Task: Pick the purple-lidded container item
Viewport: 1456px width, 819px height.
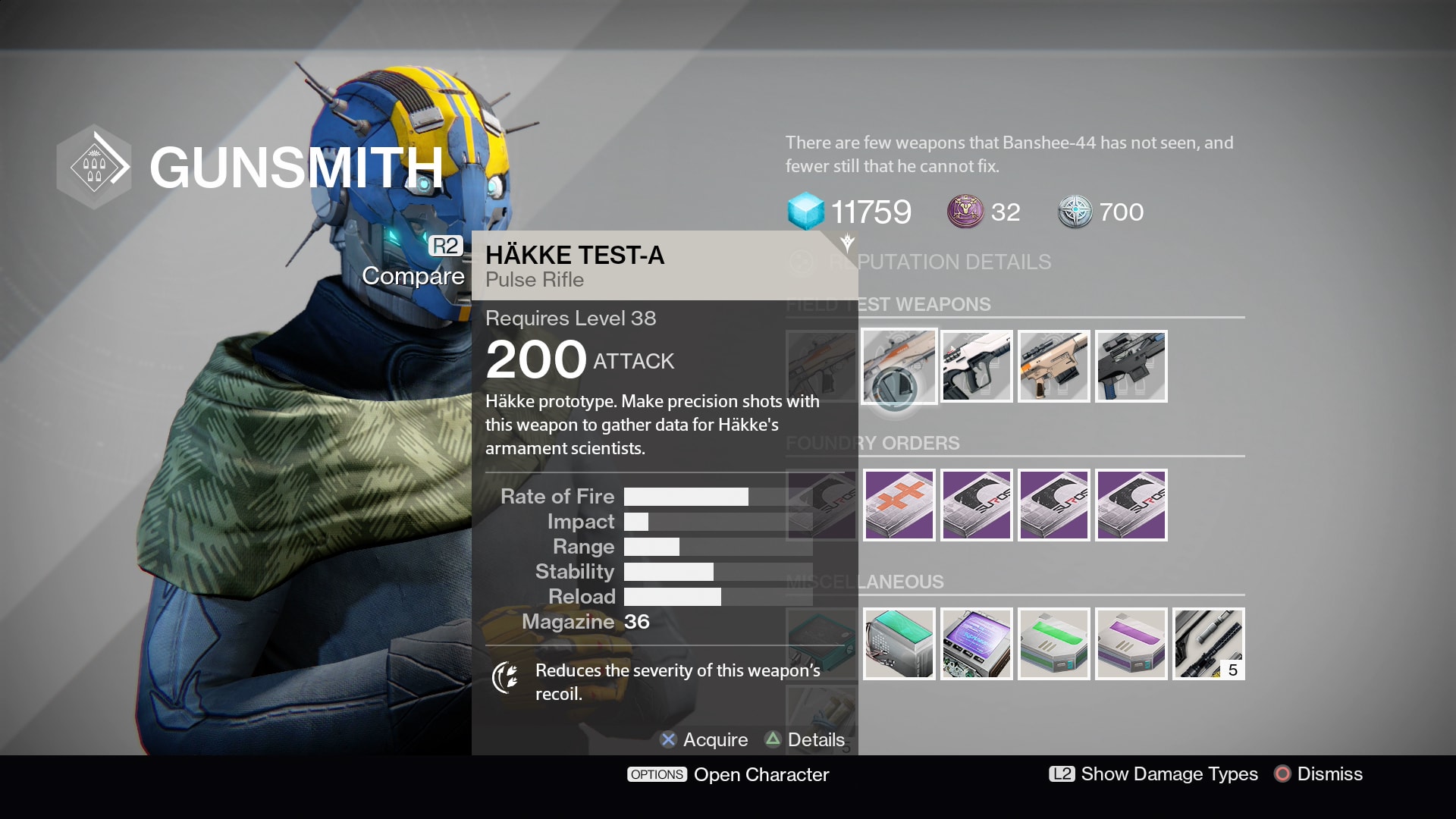Action: pos(1131,644)
